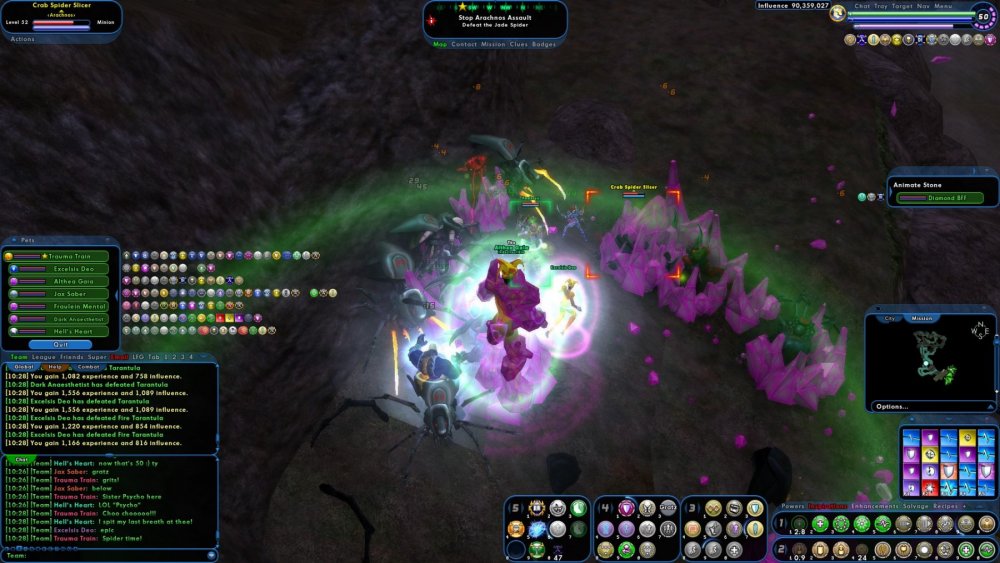Screen dimensions: 1000x563
Task: Open minimap Options
Action: point(890,406)
